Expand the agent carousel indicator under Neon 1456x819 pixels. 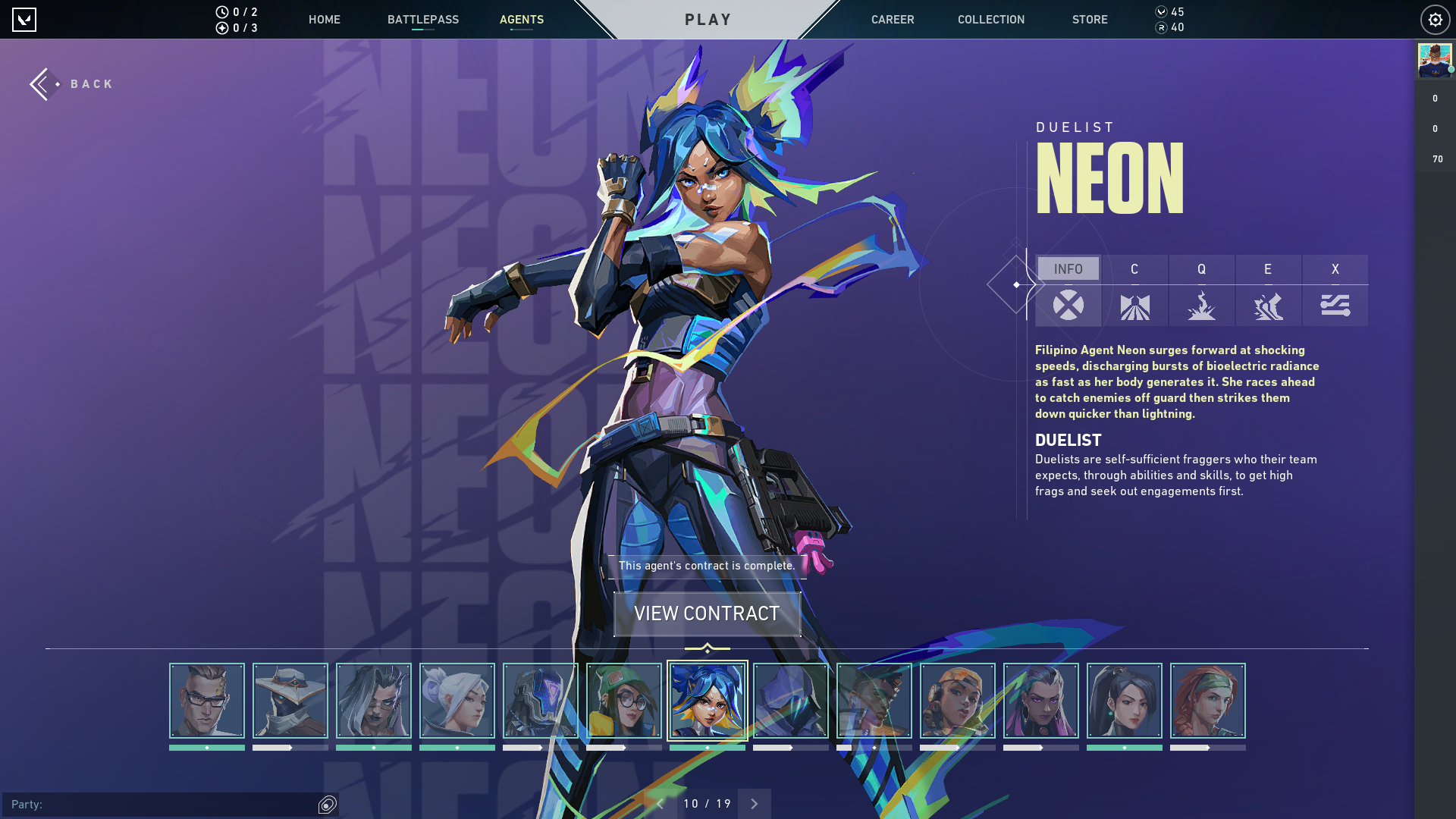click(x=708, y=648)
